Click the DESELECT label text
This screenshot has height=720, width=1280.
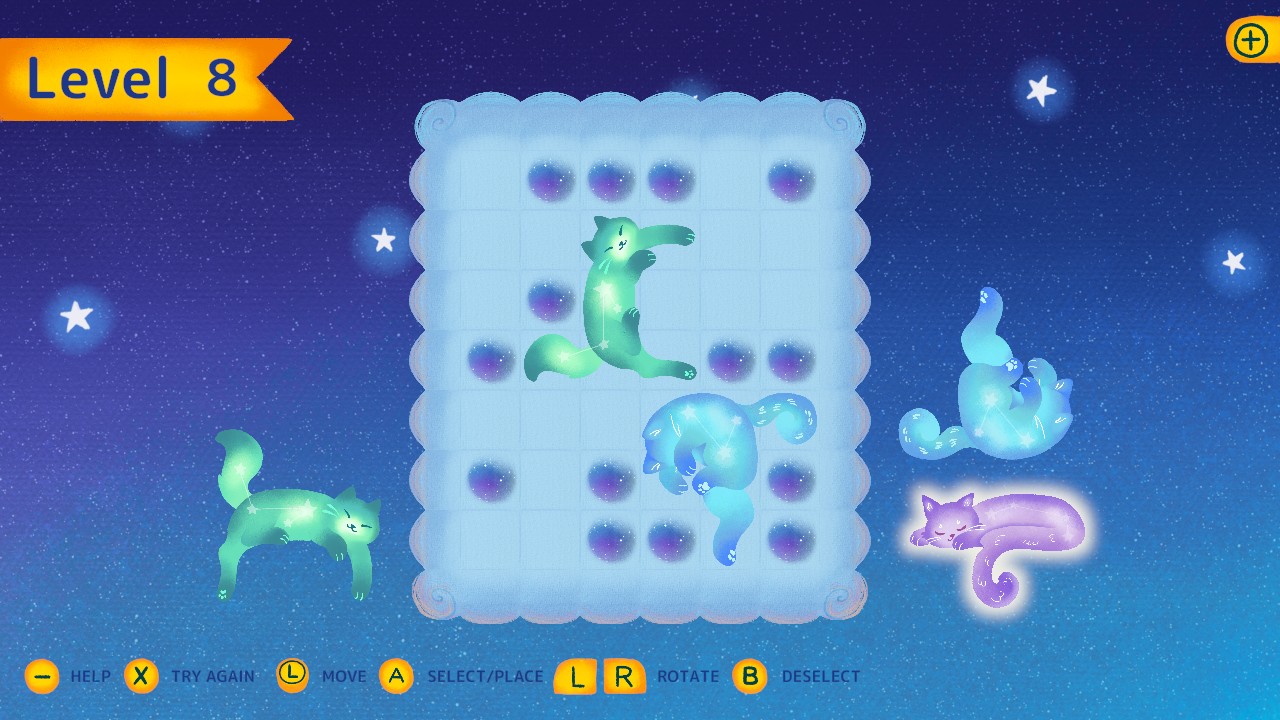(x=822, y=677)
